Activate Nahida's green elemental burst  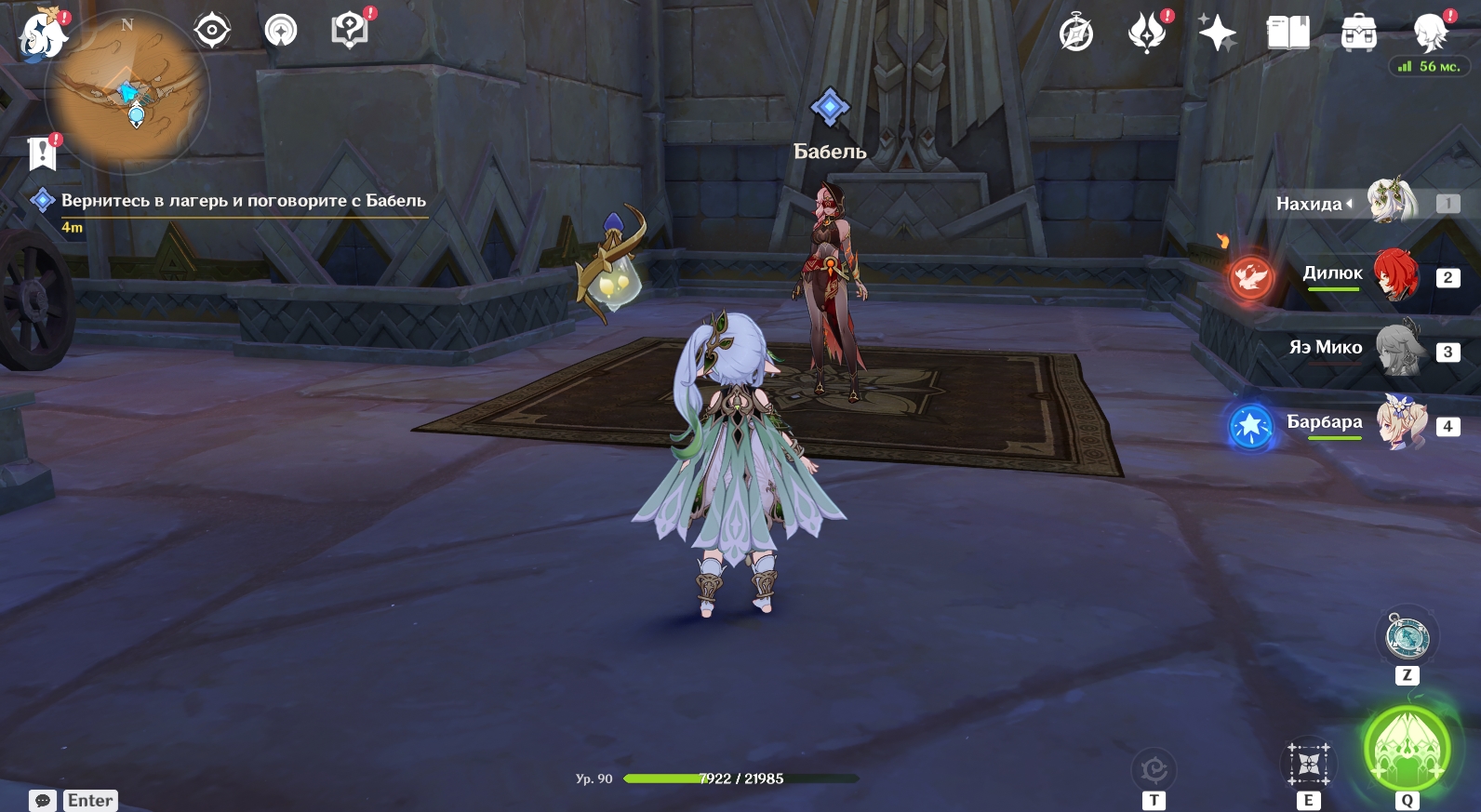[1407, 749]
